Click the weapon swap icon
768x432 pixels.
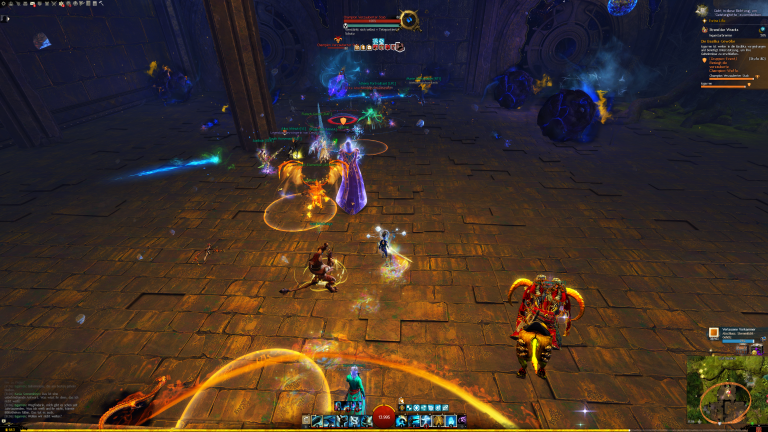(307, 421)
